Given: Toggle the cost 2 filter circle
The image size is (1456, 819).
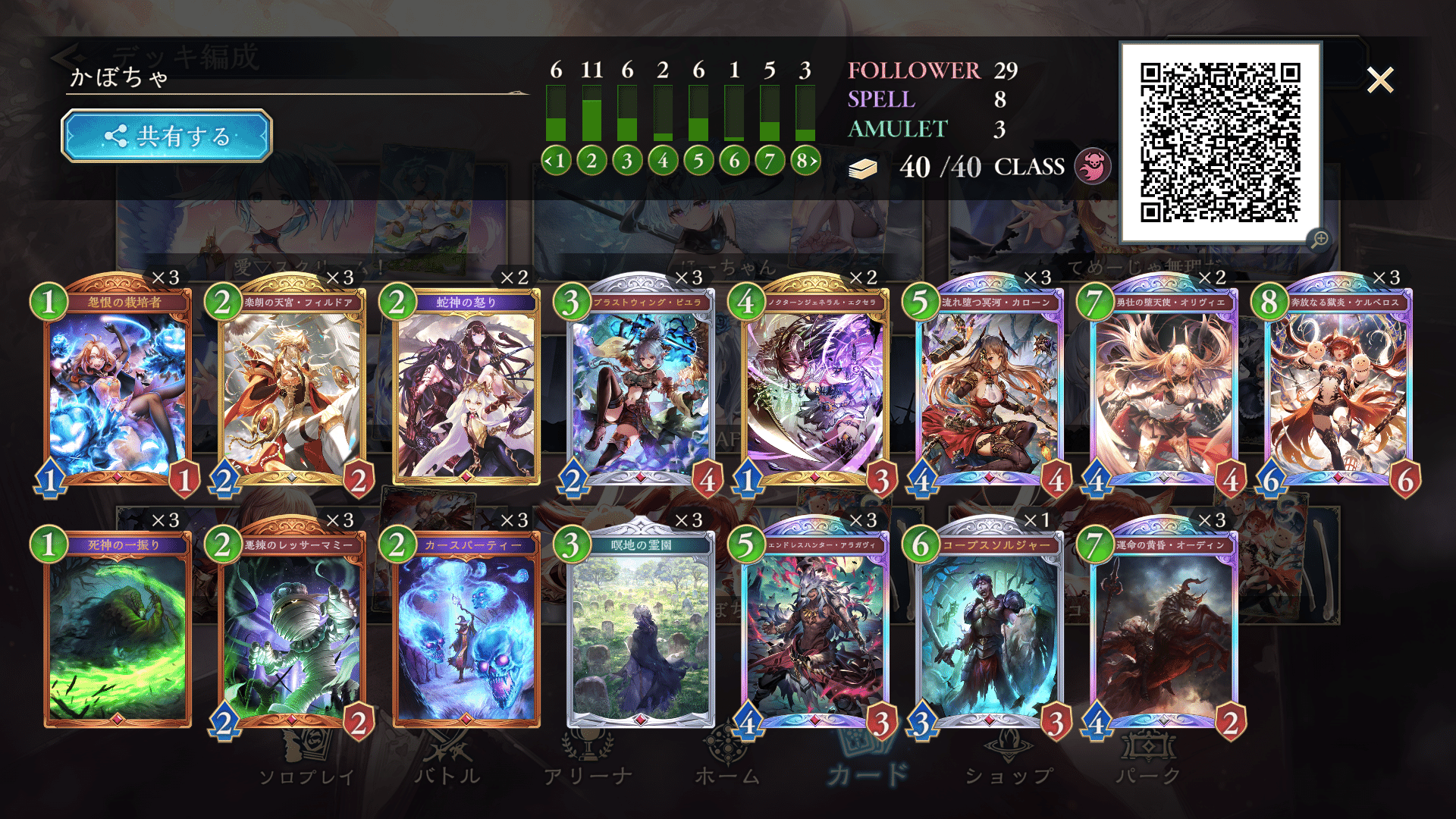Looking at the screenshot, I should click(591, 160).
